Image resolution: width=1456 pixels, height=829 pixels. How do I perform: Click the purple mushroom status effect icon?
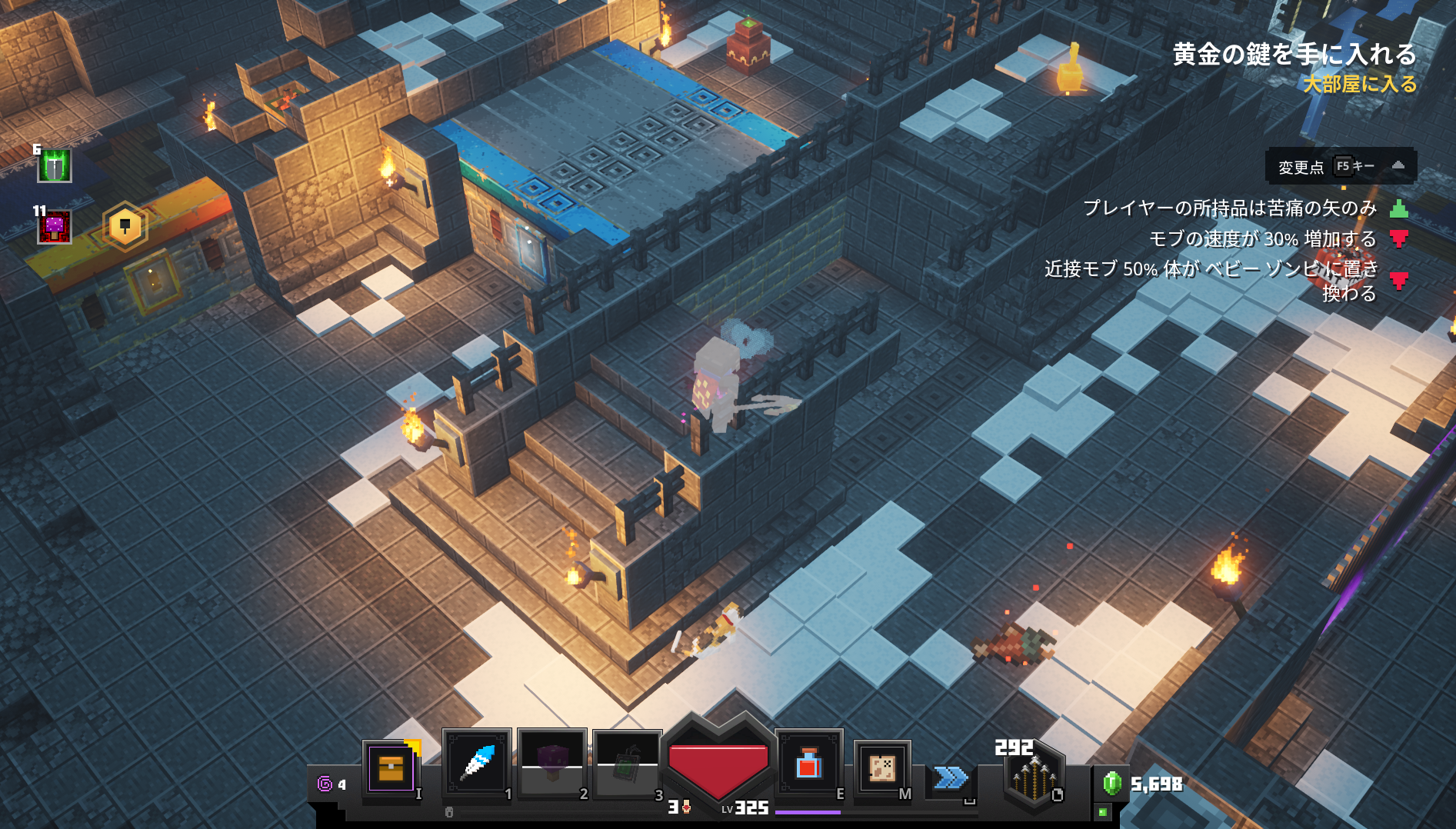[x=55, y=227]
